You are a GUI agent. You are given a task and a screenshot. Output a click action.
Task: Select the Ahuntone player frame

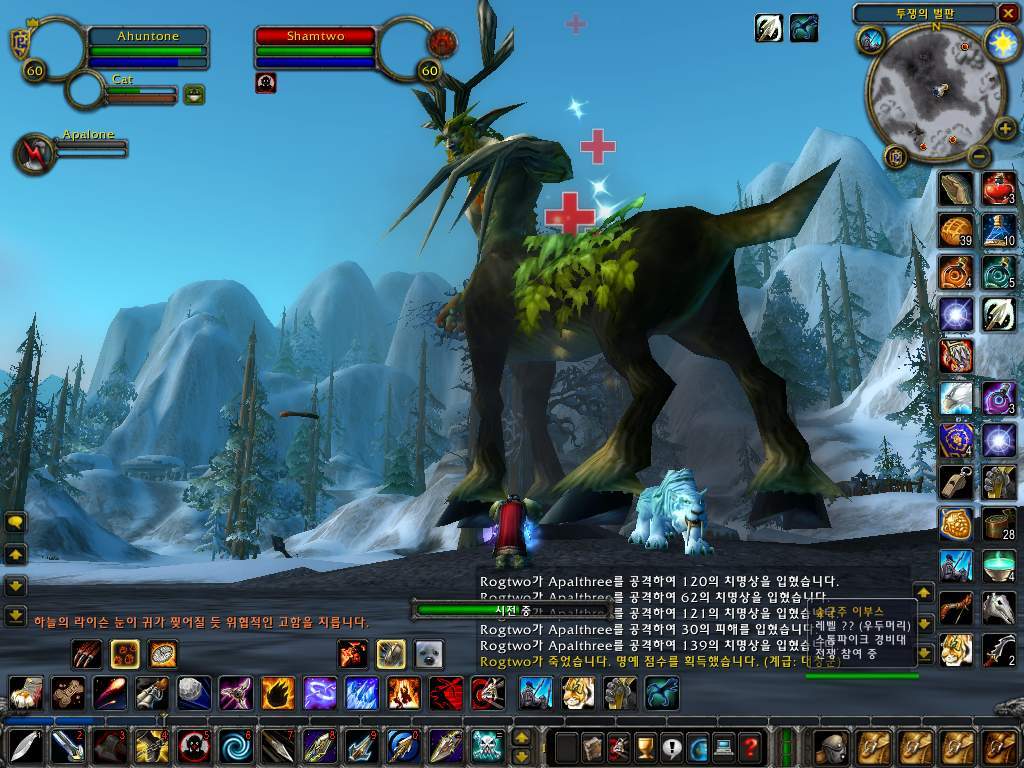tap(147, 37)
